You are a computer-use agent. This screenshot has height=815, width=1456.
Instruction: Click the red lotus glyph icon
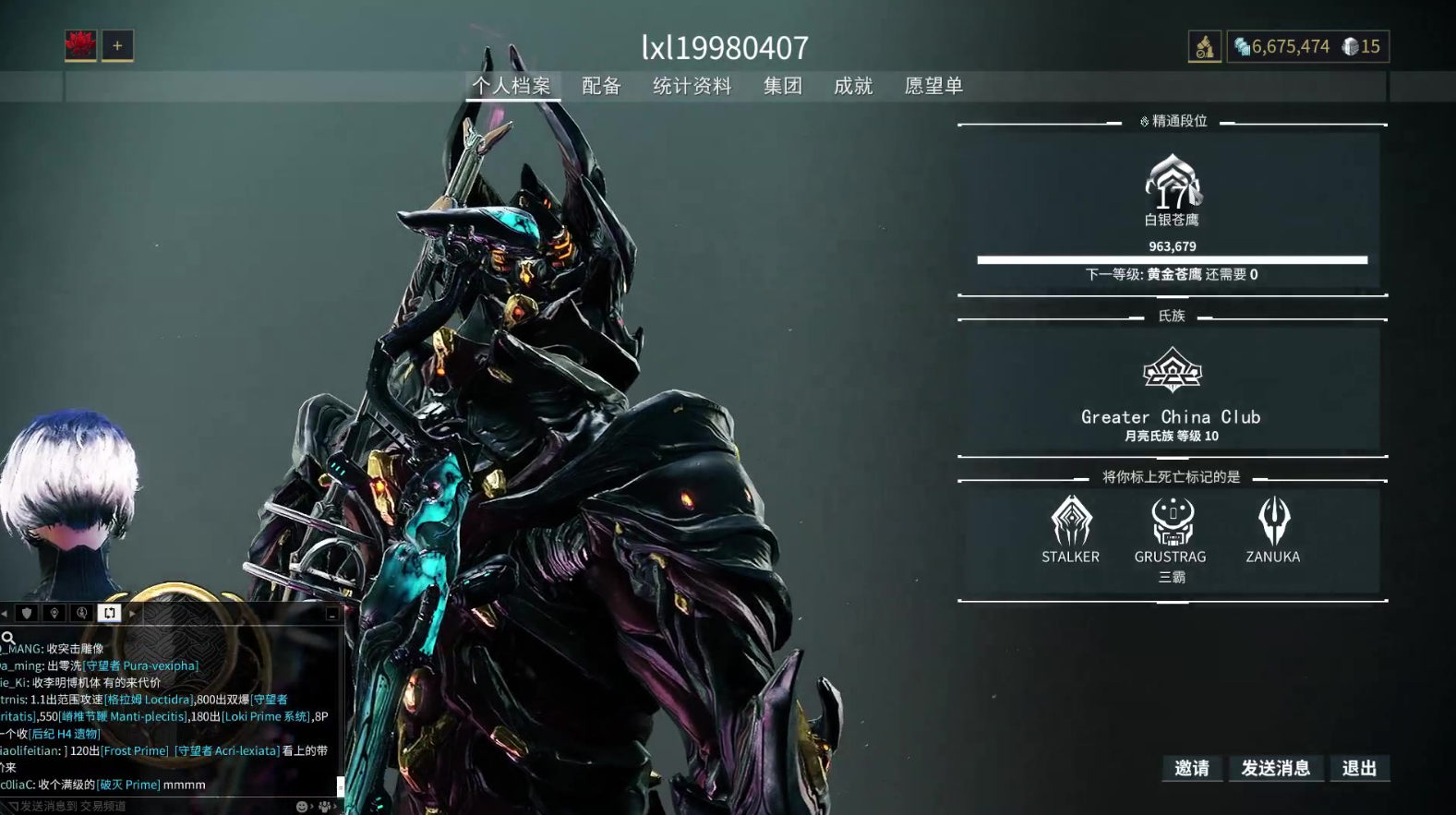(x=80, y=45)
